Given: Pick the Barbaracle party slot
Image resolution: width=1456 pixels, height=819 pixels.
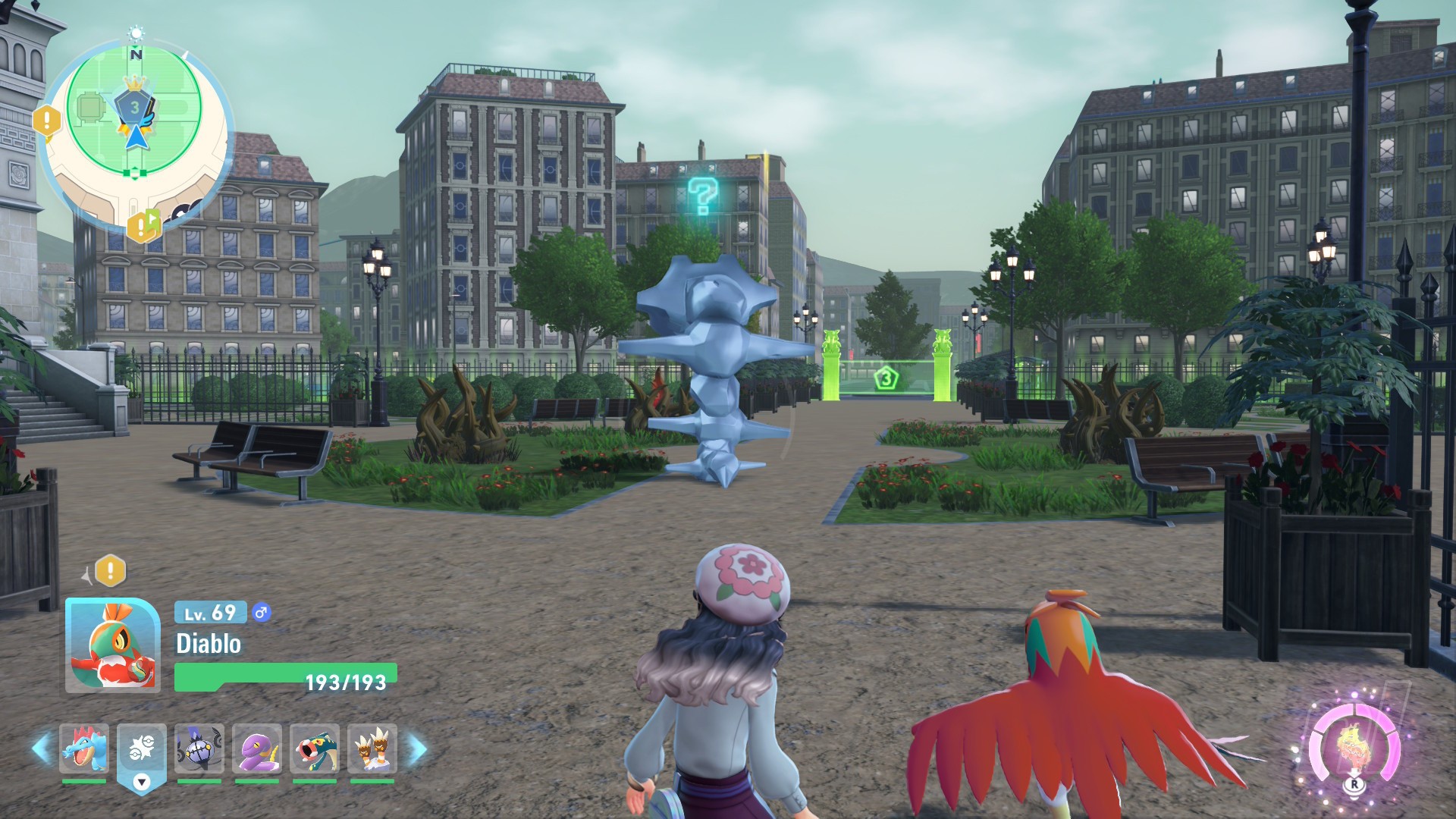Looking at the screenshot, I should coord(372,748).
